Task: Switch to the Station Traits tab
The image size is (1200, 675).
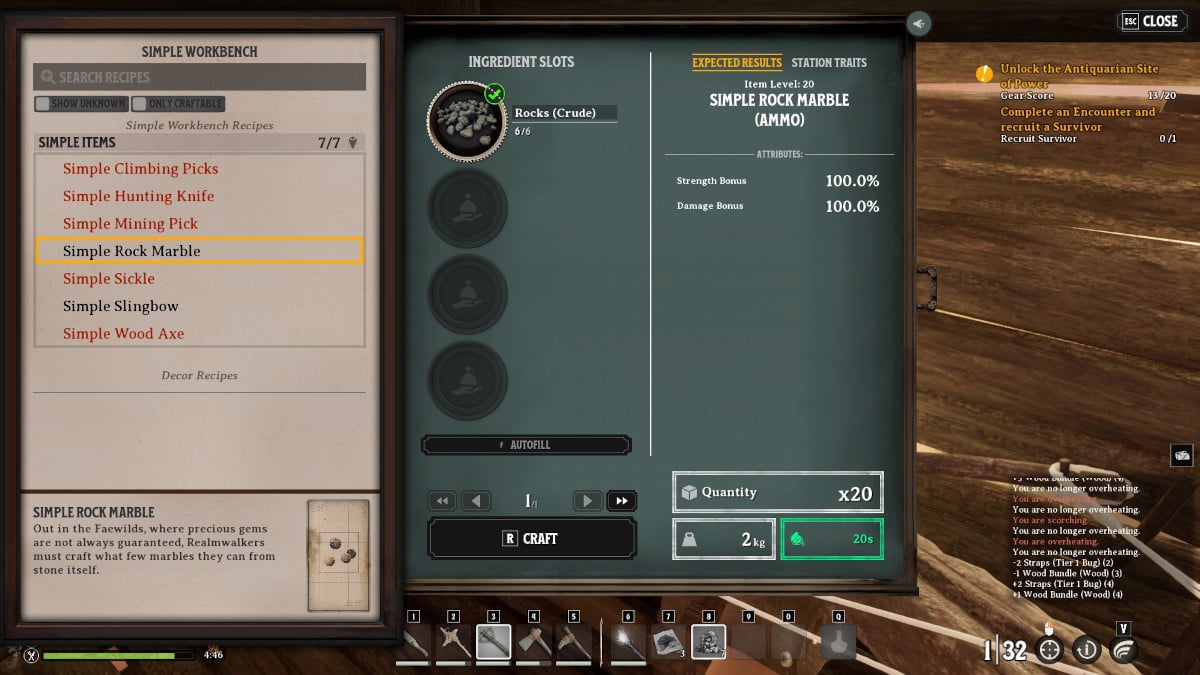Action: pos(829,62)
